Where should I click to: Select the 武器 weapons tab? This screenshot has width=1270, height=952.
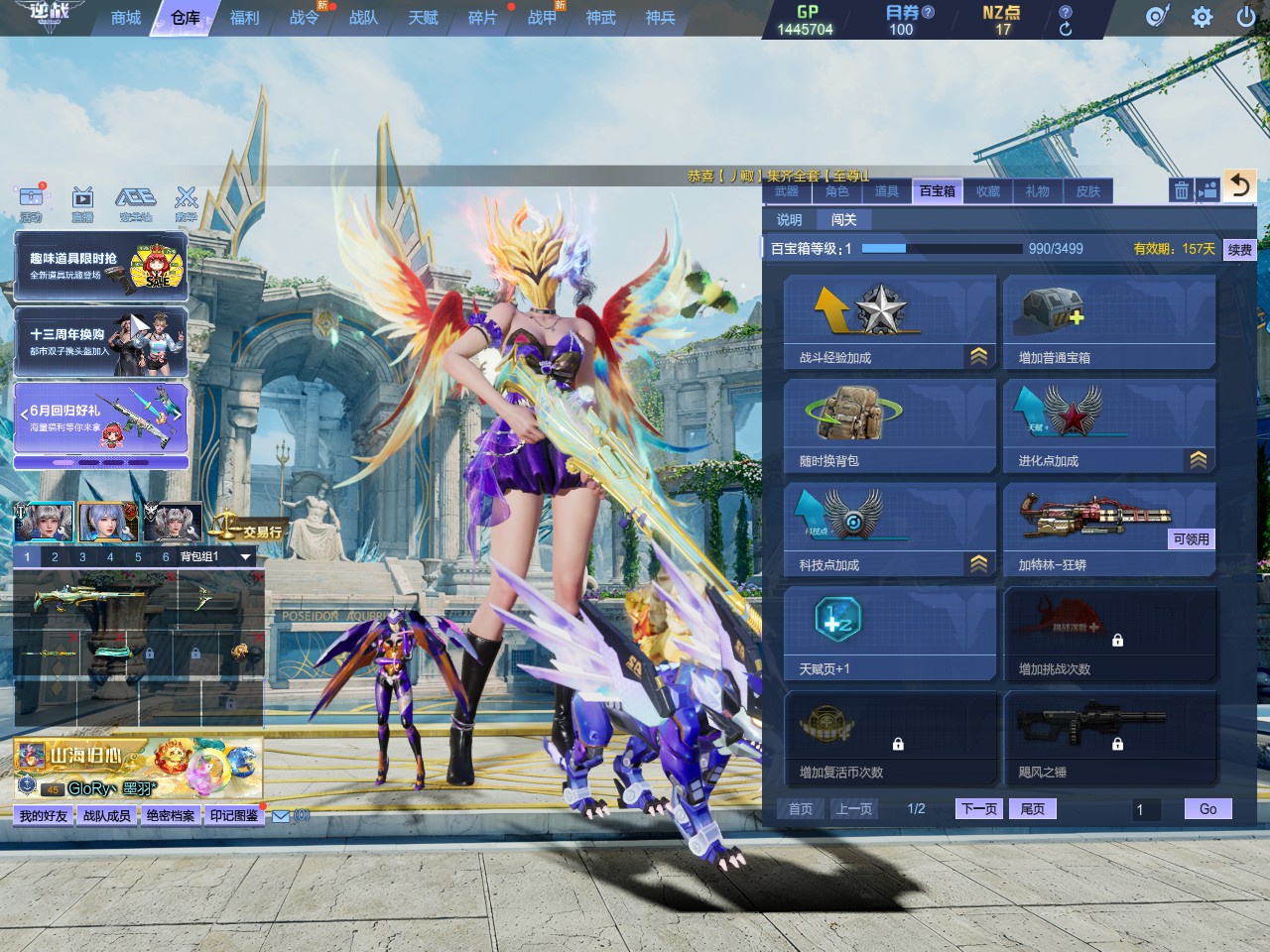[x=787, y=191]
